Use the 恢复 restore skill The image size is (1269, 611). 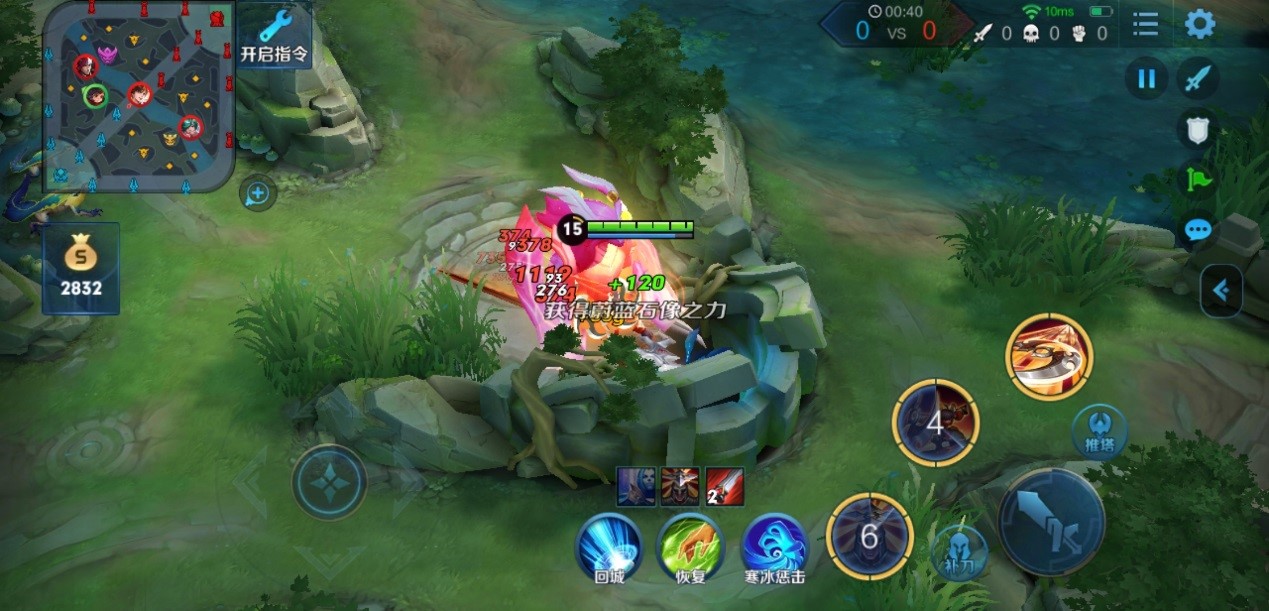[690, 545]
